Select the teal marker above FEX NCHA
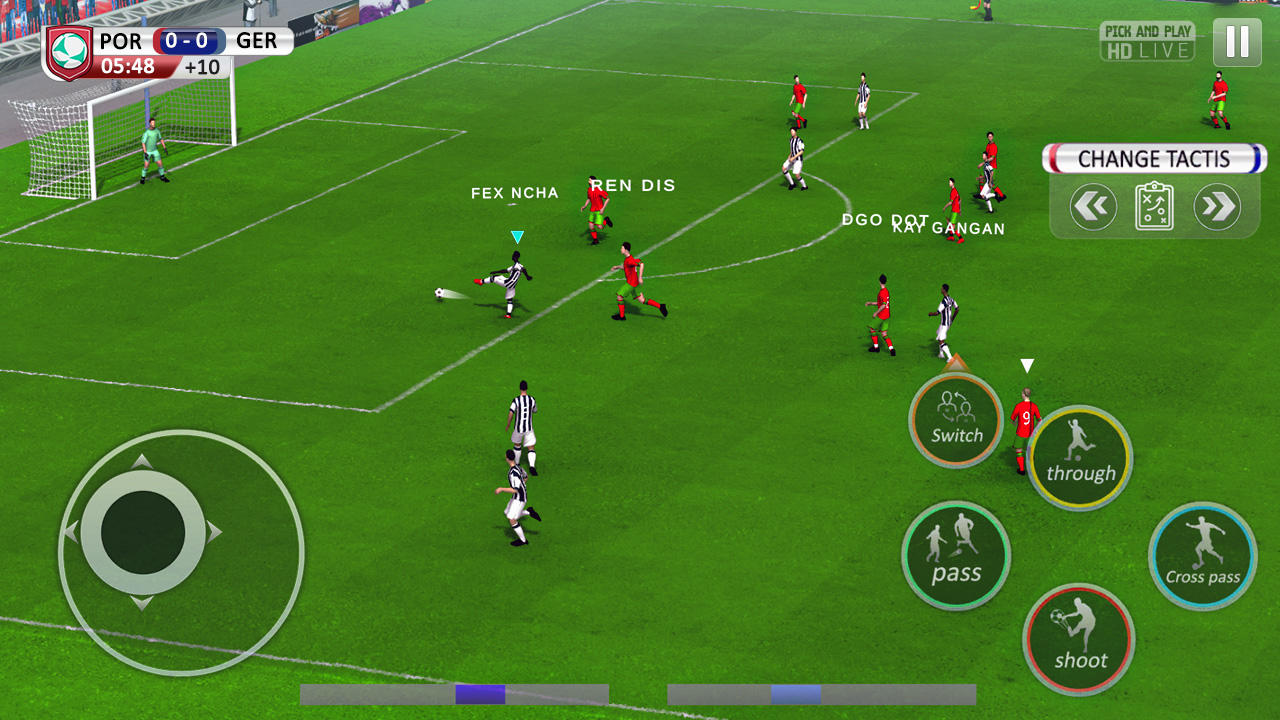The width and height of the screenshot is (1280, 720). tap(518, 235)
